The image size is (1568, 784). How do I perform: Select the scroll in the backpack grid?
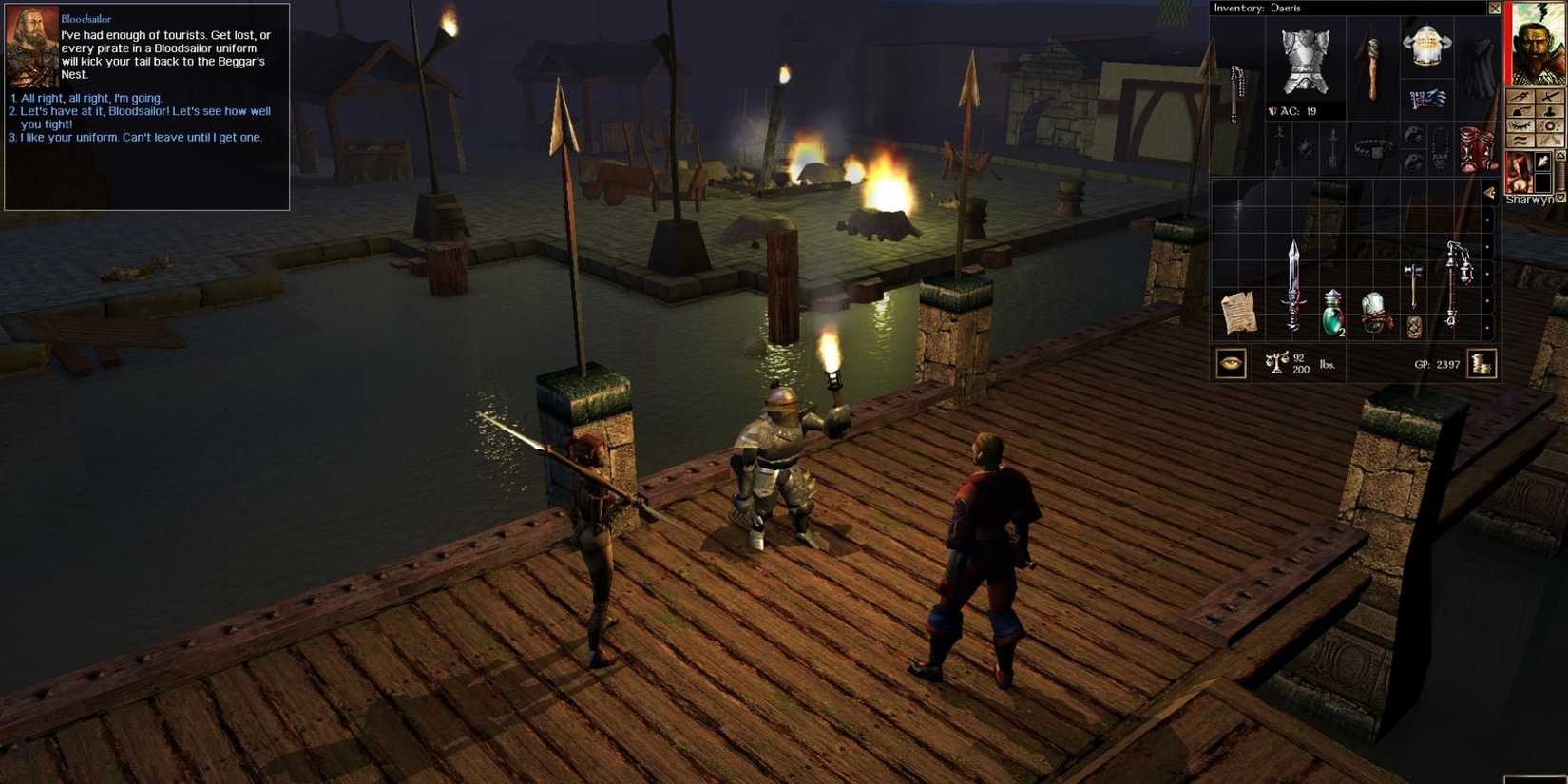(x=1240, y=314)
